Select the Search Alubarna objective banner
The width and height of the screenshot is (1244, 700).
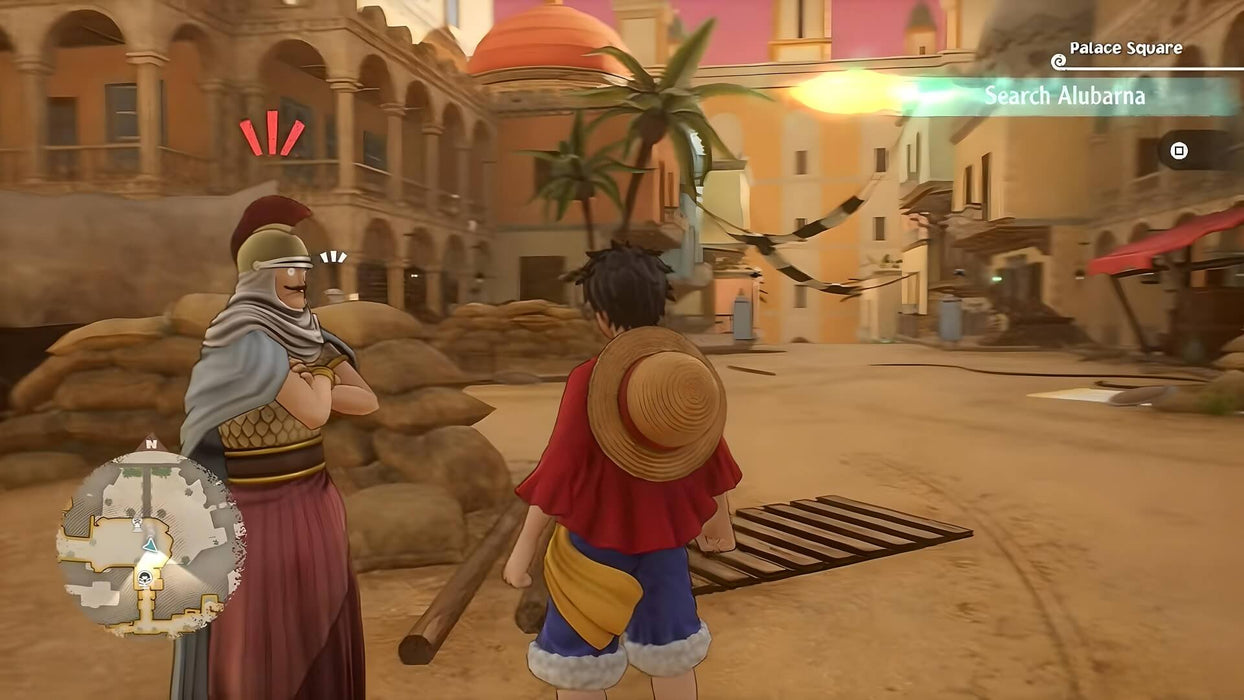pos(1063,96)
